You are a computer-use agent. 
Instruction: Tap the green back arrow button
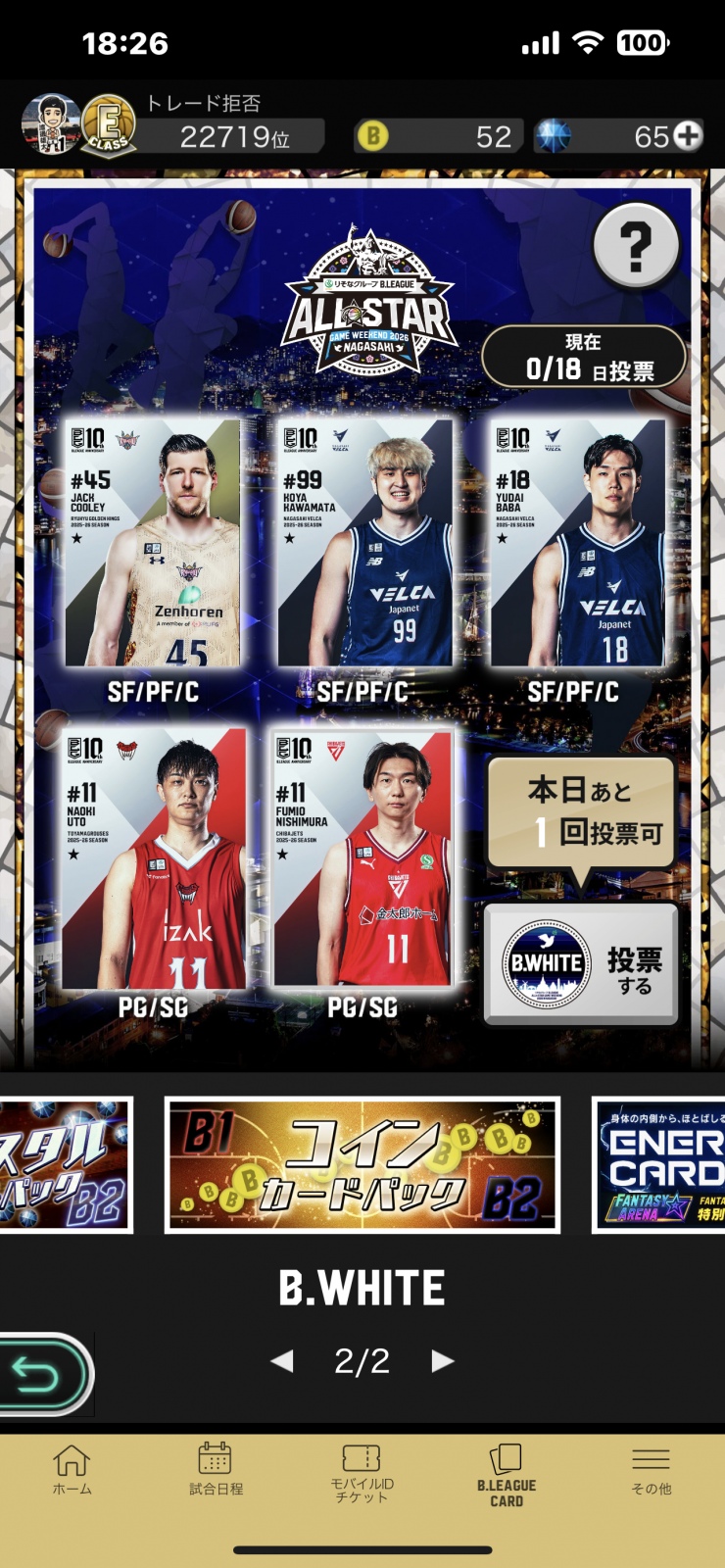tap(43, 1374)
